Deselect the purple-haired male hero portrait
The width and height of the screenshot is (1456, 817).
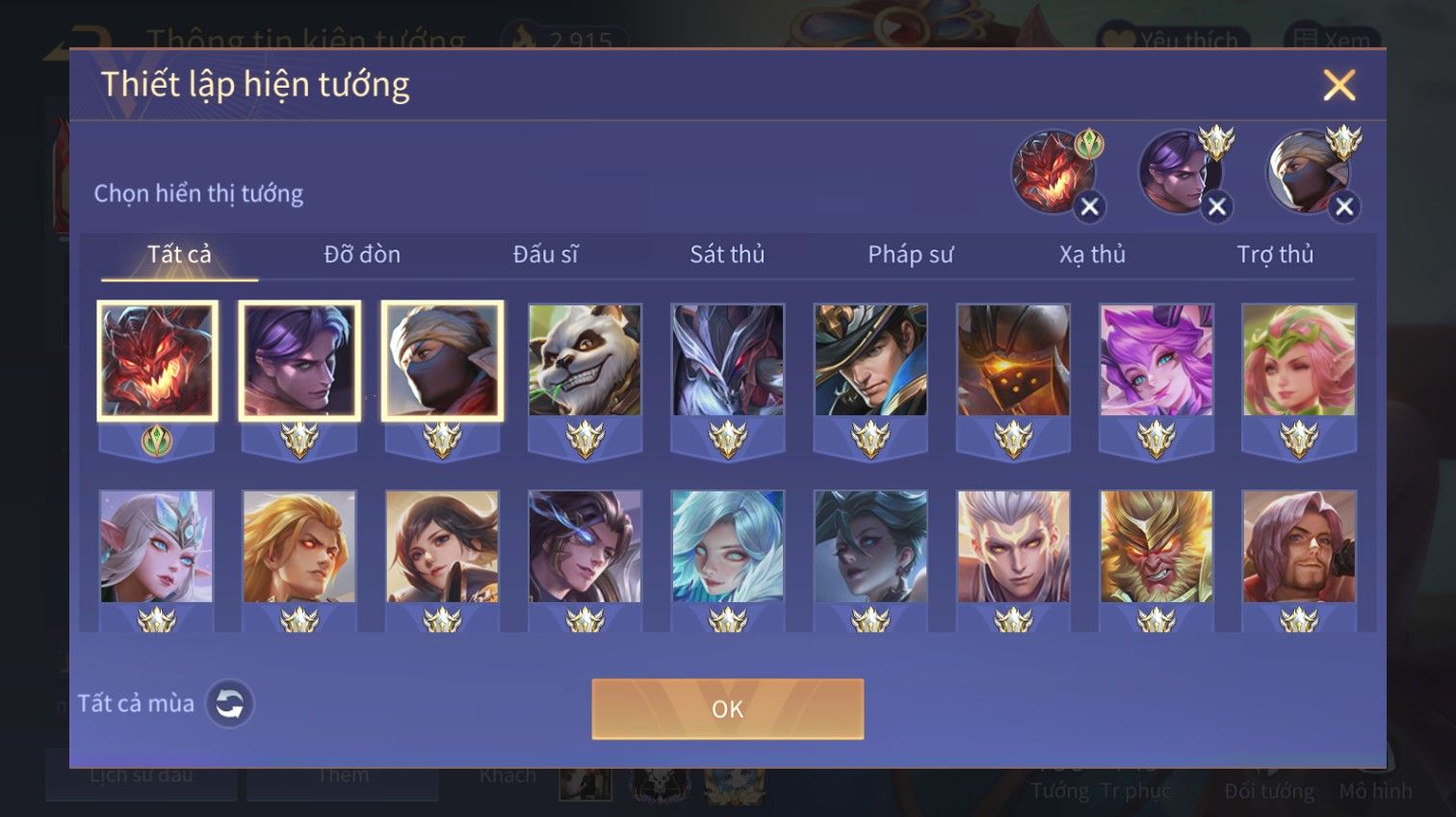[x=299, y=360]
